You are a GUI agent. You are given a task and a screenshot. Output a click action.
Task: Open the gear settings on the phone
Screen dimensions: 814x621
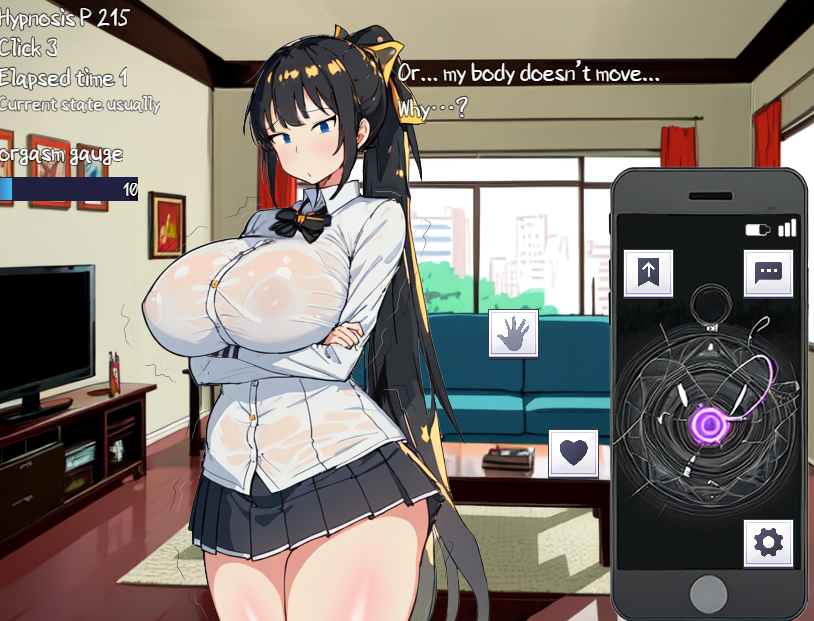click(768, 543)
